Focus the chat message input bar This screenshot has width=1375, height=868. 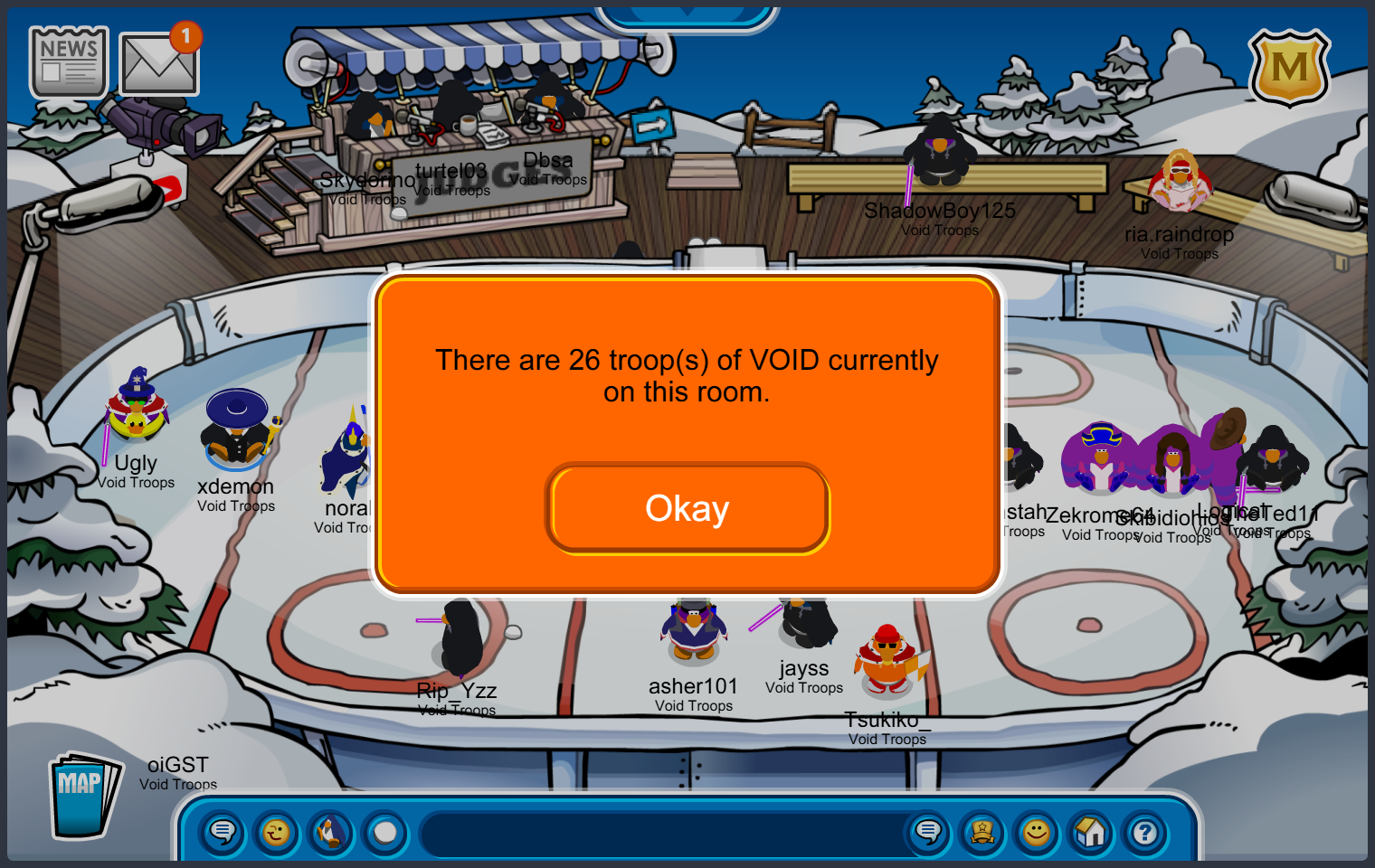click(660, 834)
